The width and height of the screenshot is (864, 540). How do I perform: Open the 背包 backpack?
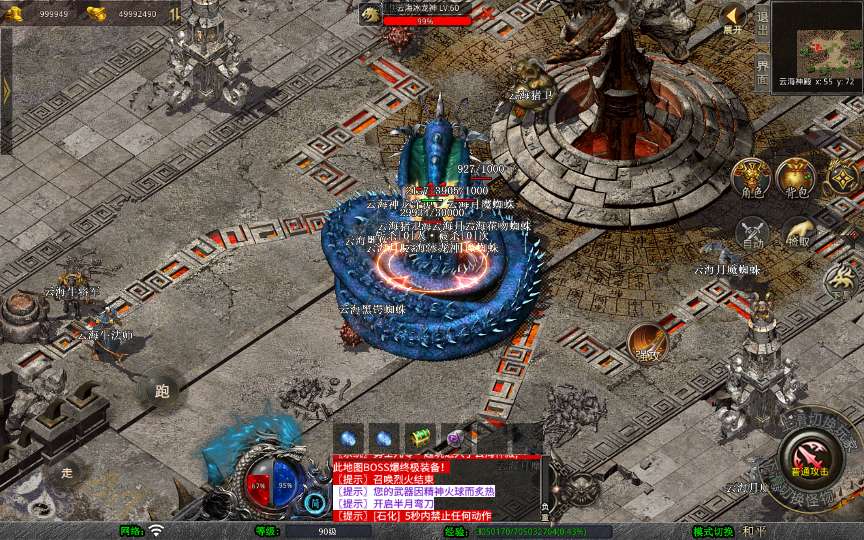796,178
